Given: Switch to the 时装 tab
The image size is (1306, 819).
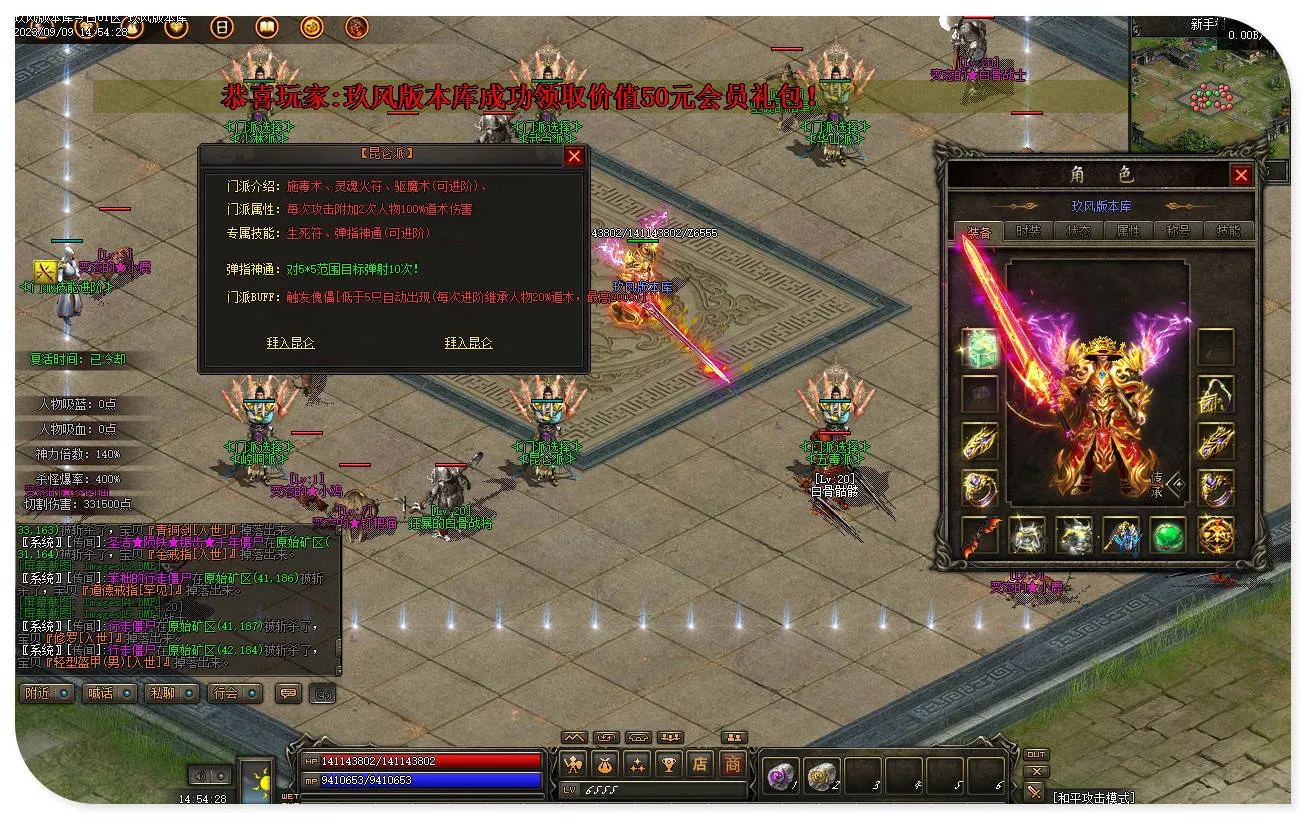Looking at the screenshot, I should click(1028, 230).
